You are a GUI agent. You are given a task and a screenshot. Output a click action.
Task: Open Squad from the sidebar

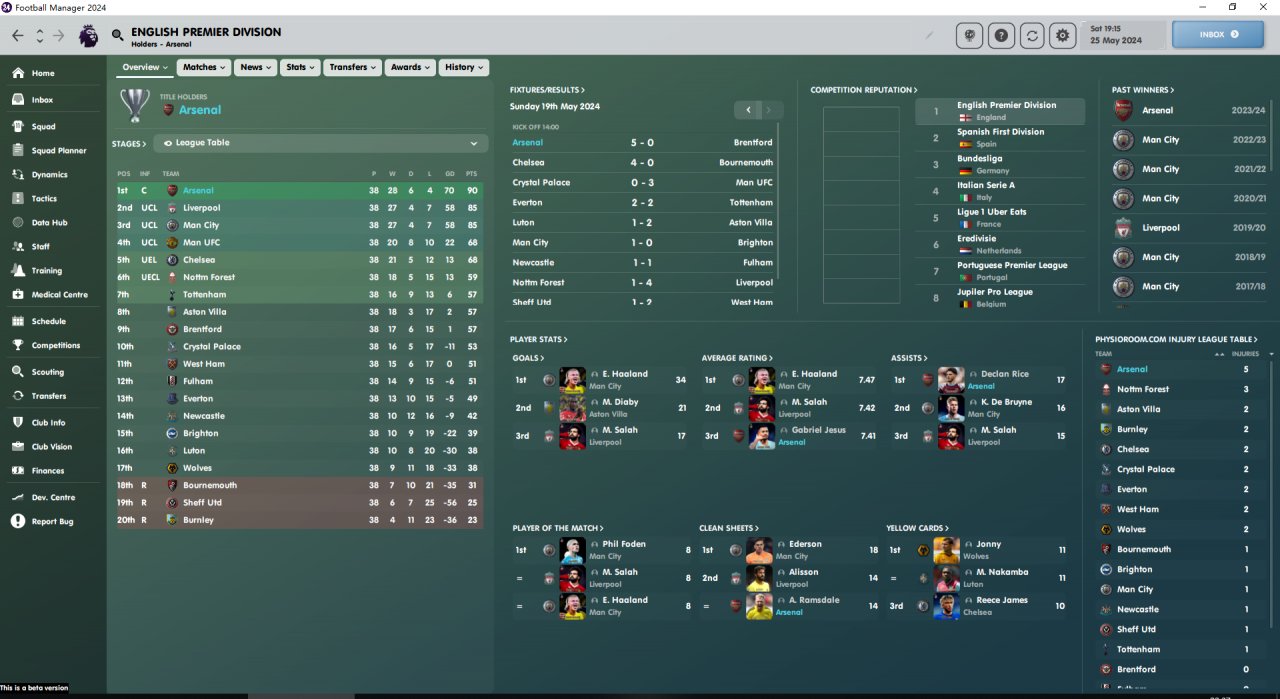[43, 127]
